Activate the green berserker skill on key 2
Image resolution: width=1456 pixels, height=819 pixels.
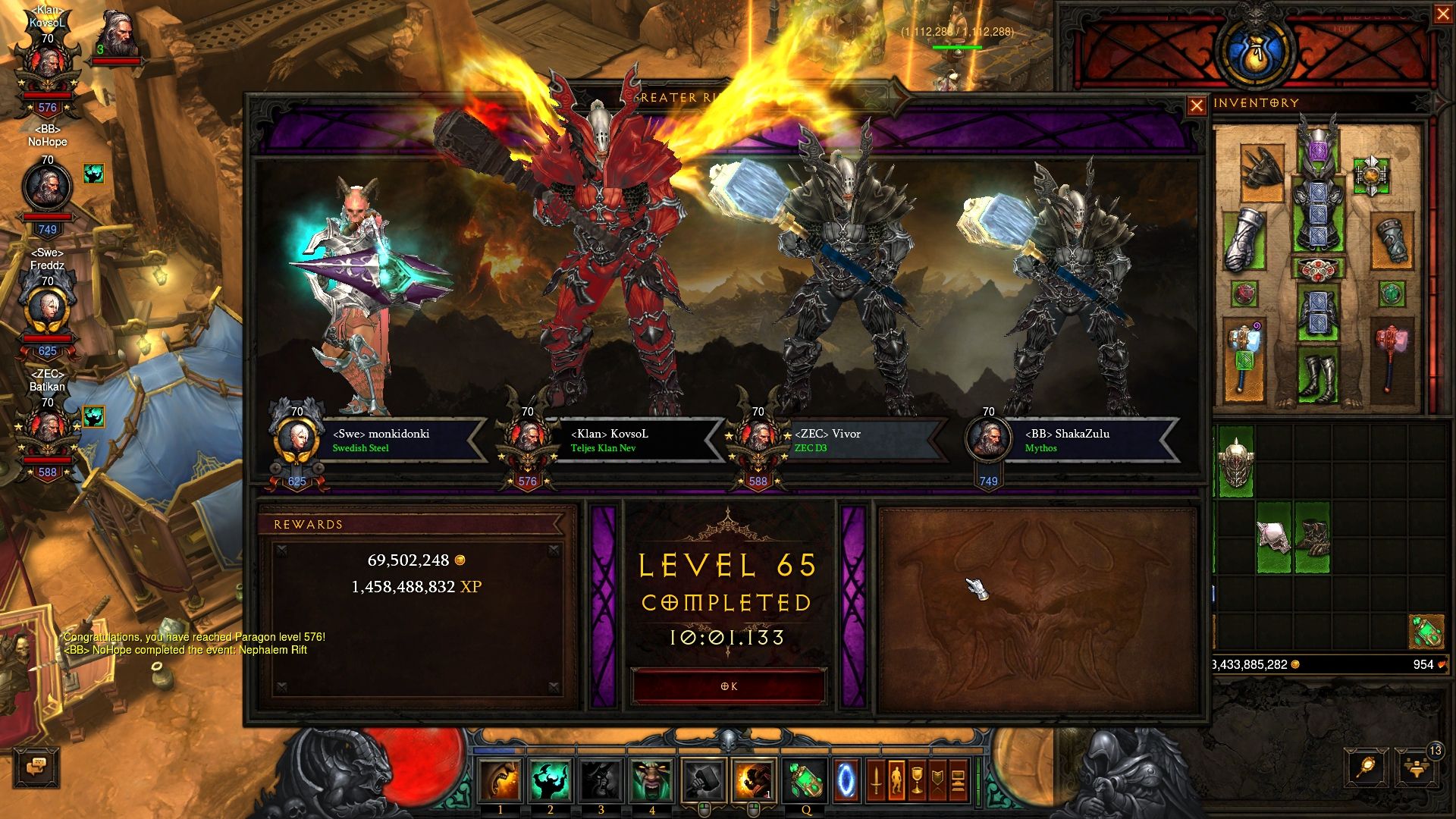550,781
